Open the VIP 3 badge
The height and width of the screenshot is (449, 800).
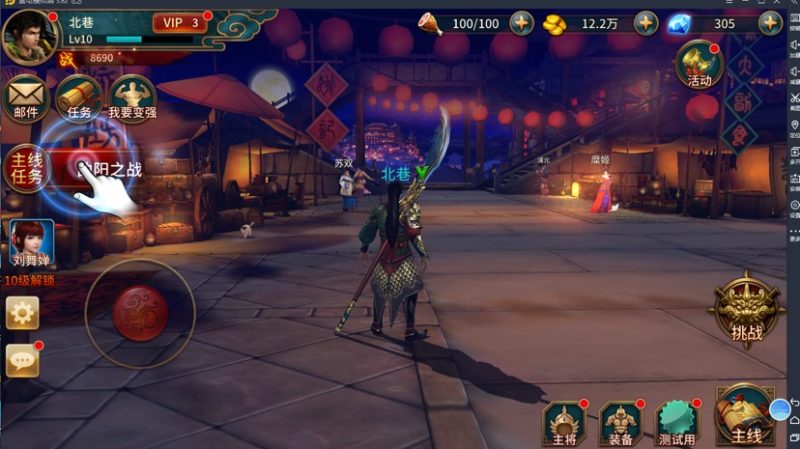point(180,22)
